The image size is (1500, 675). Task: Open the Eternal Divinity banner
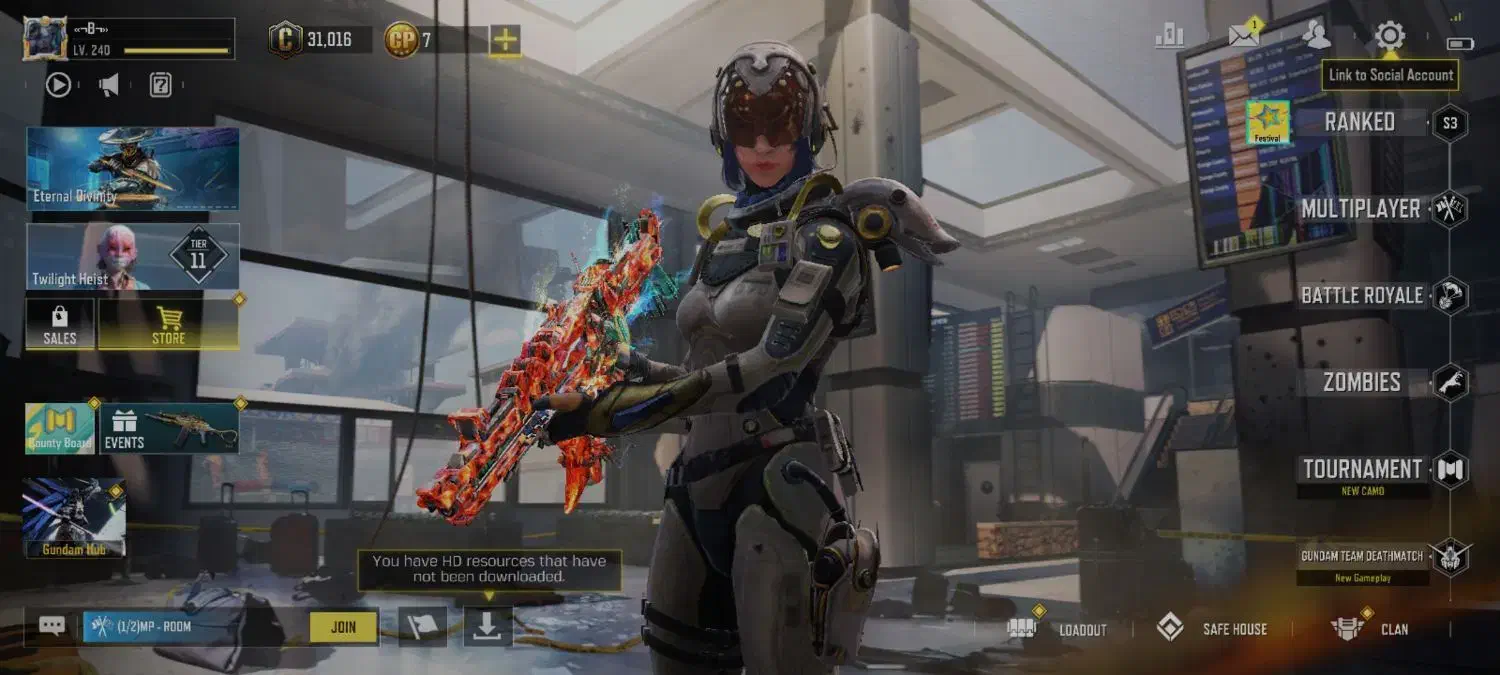[x=132, y=168]
